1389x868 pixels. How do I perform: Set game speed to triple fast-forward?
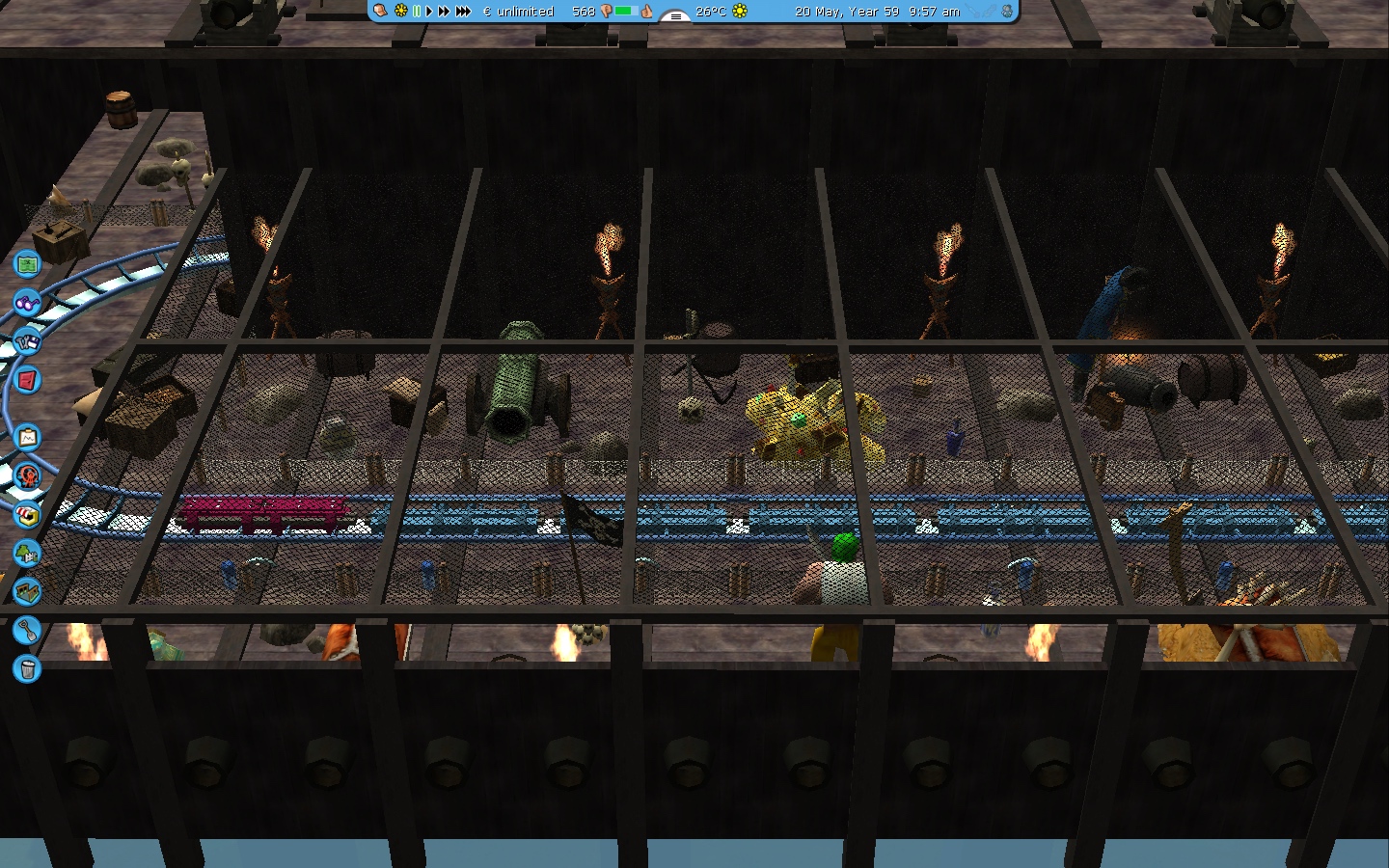463,12
